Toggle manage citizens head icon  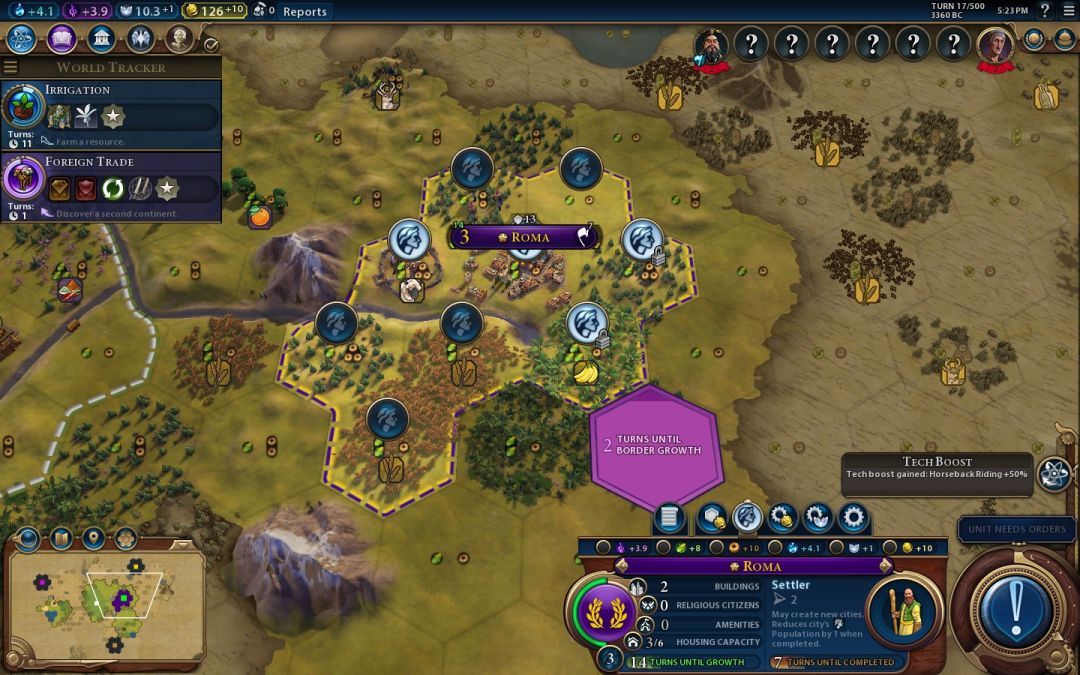(x=747, y=518)
